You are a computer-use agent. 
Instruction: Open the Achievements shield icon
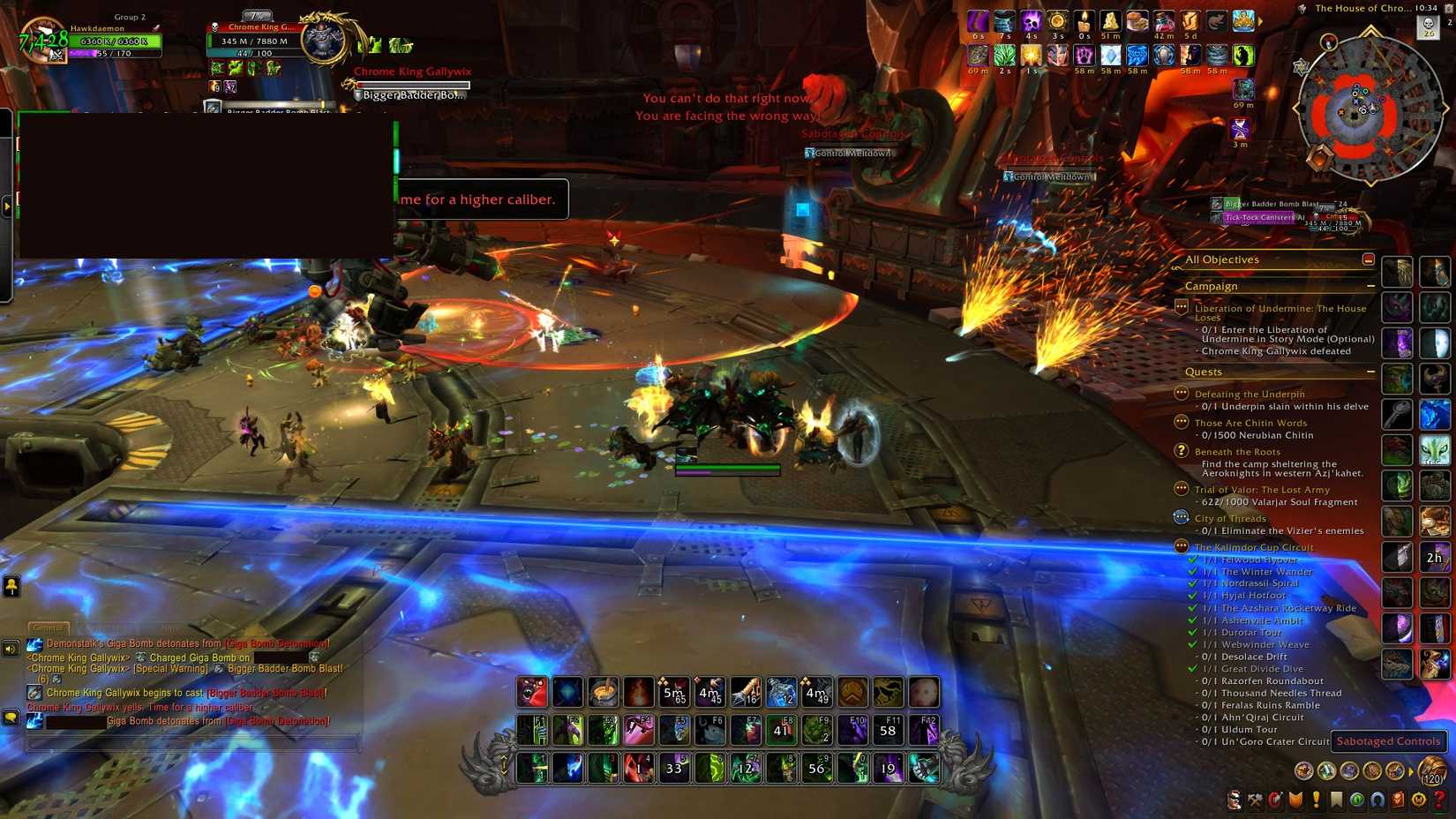(1295, 801)
